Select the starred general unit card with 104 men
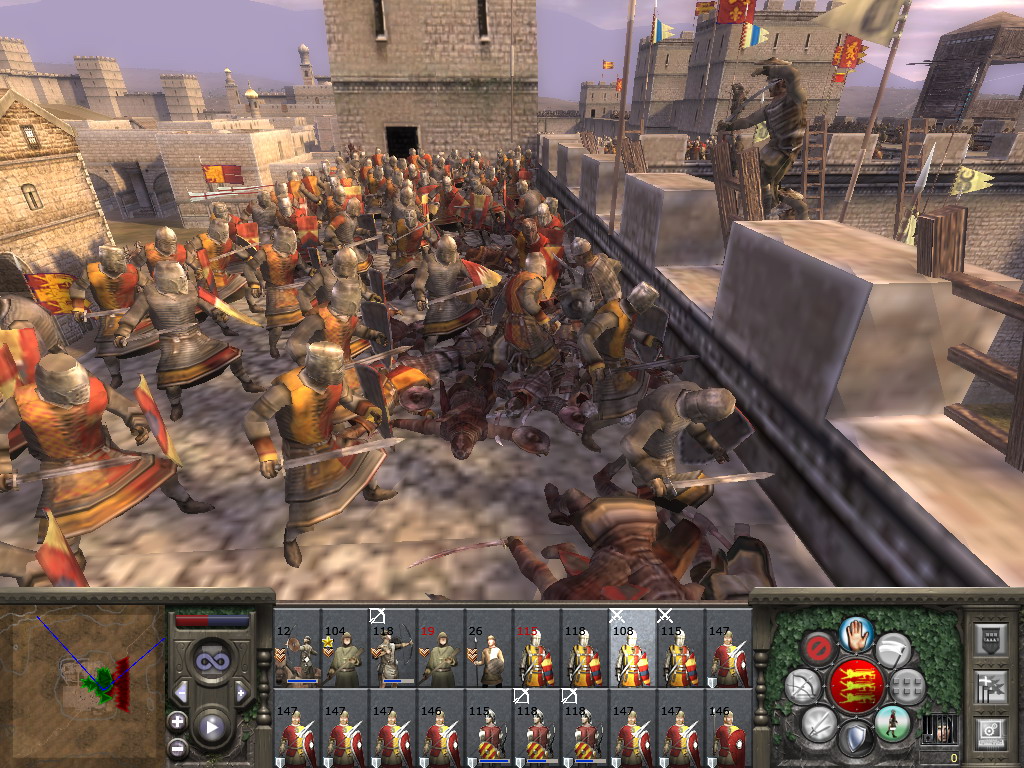This screenshot has height=768, width=1024. [345, 649]
